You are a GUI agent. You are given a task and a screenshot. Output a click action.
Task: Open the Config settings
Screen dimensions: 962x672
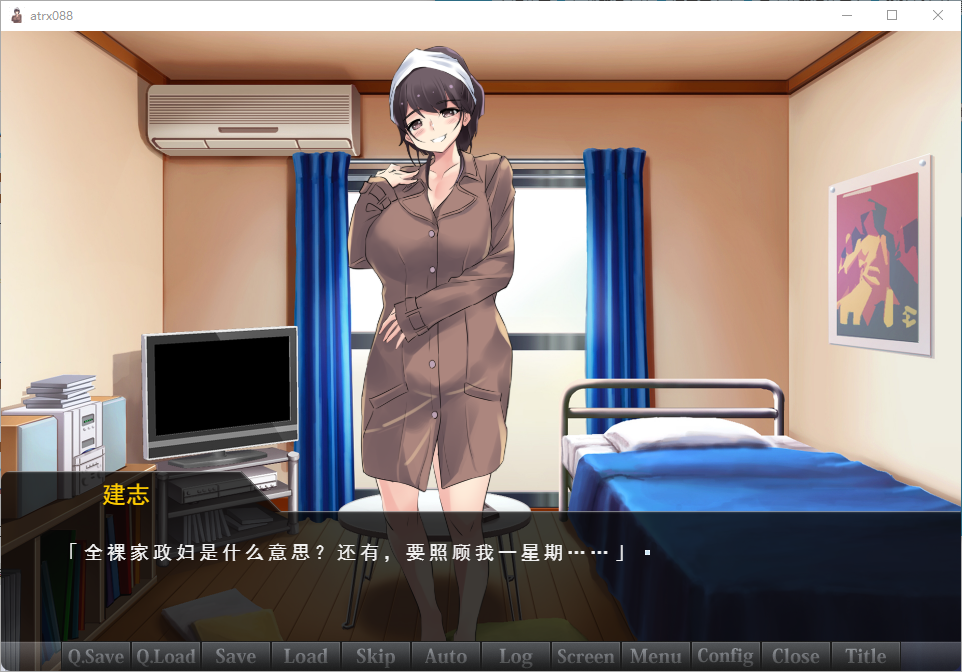click(x=726, y=657)
